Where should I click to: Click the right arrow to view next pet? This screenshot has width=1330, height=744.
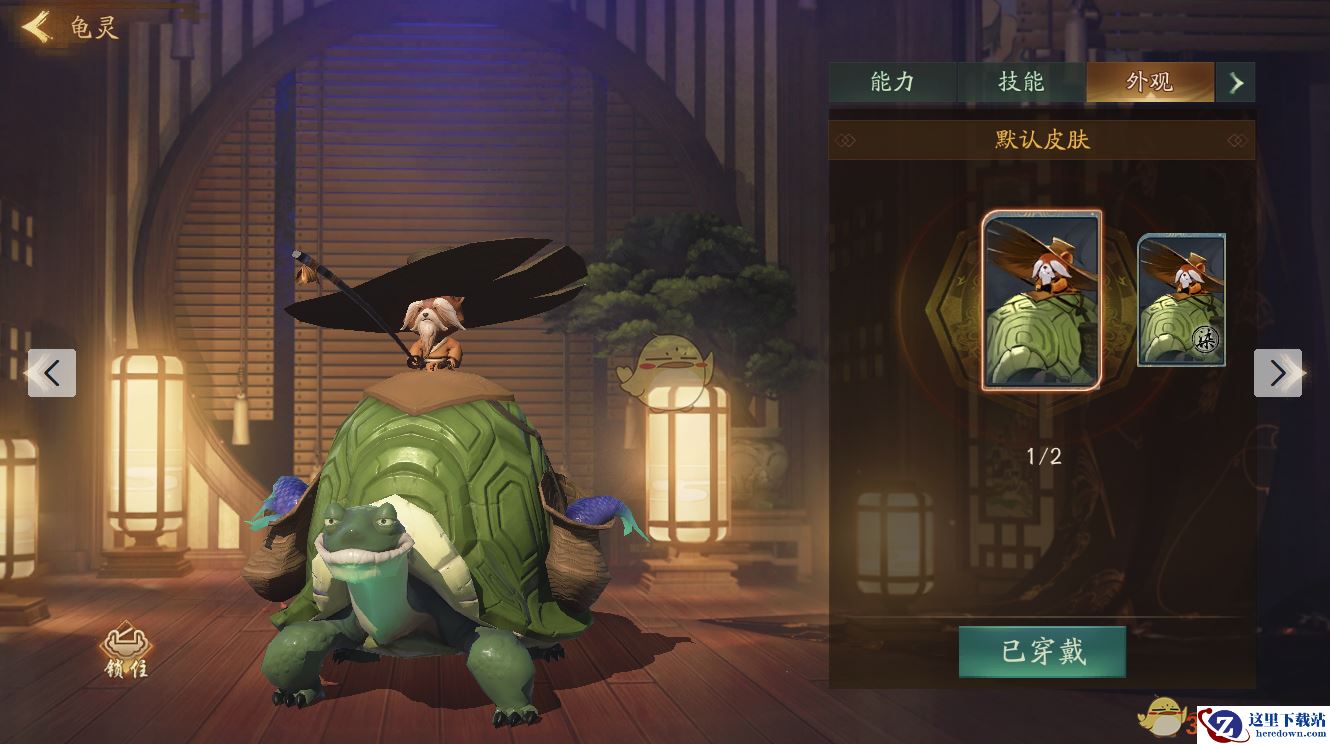click(x=1278, y=373)
